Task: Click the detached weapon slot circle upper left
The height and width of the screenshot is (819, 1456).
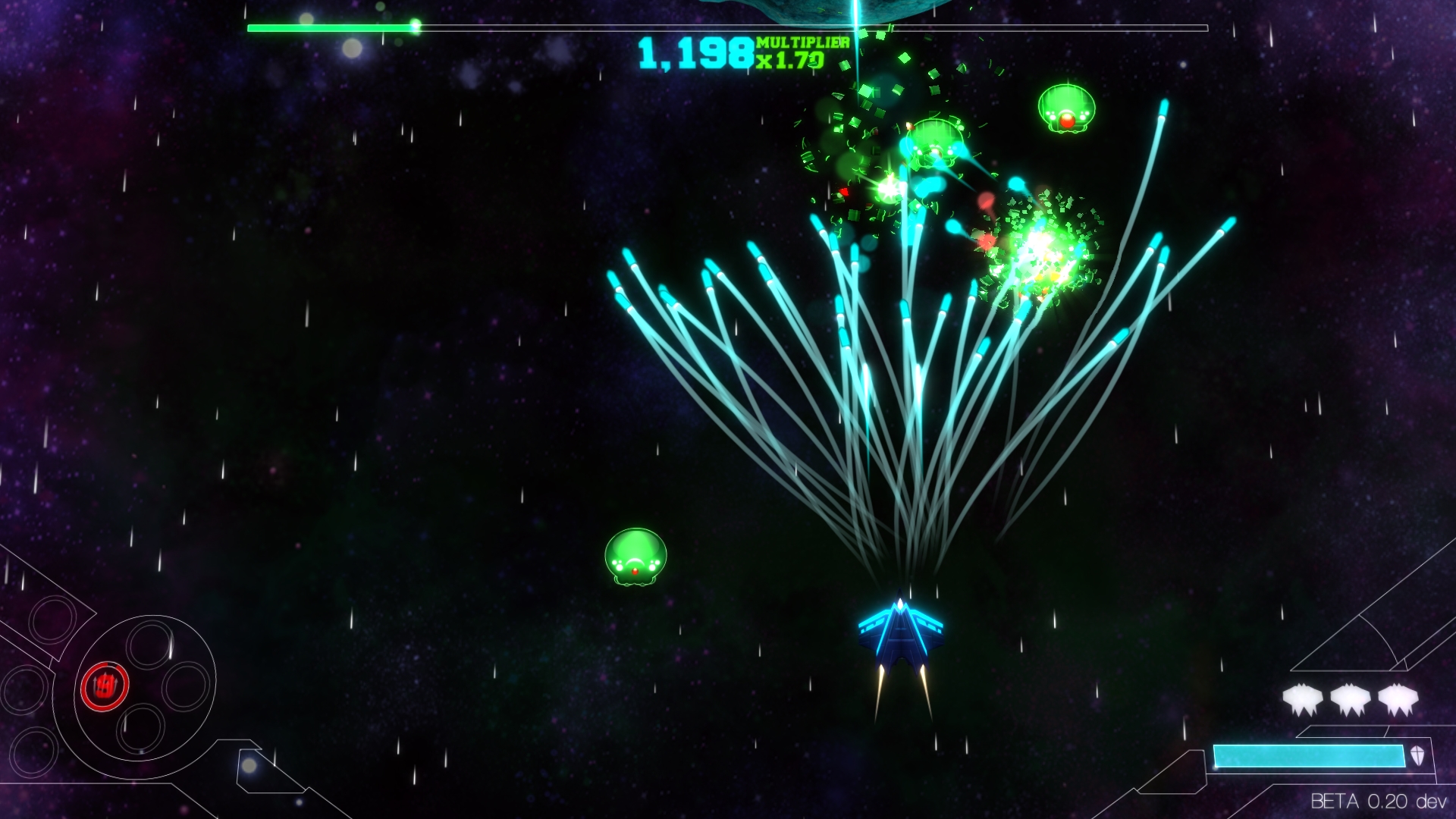Action: coord(52,620)
